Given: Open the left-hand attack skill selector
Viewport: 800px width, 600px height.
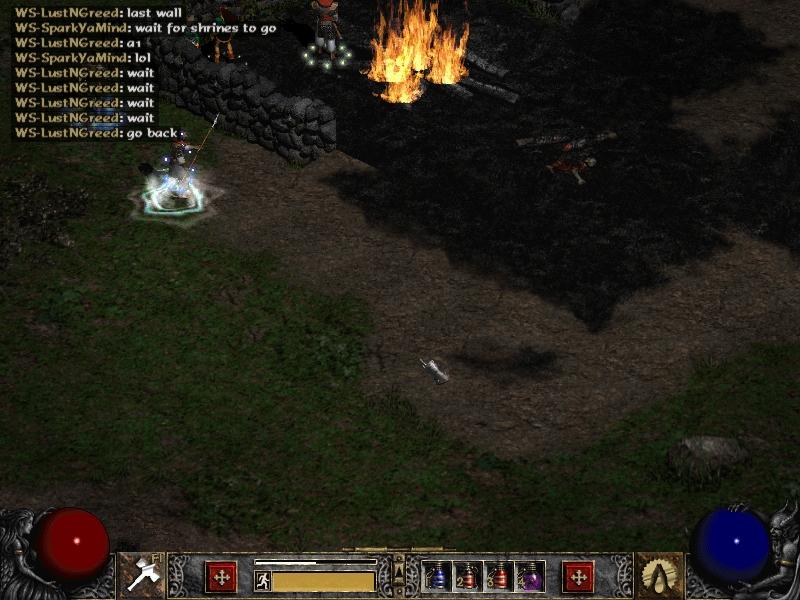Looking at the screenshot, I should tap(141, 575).
